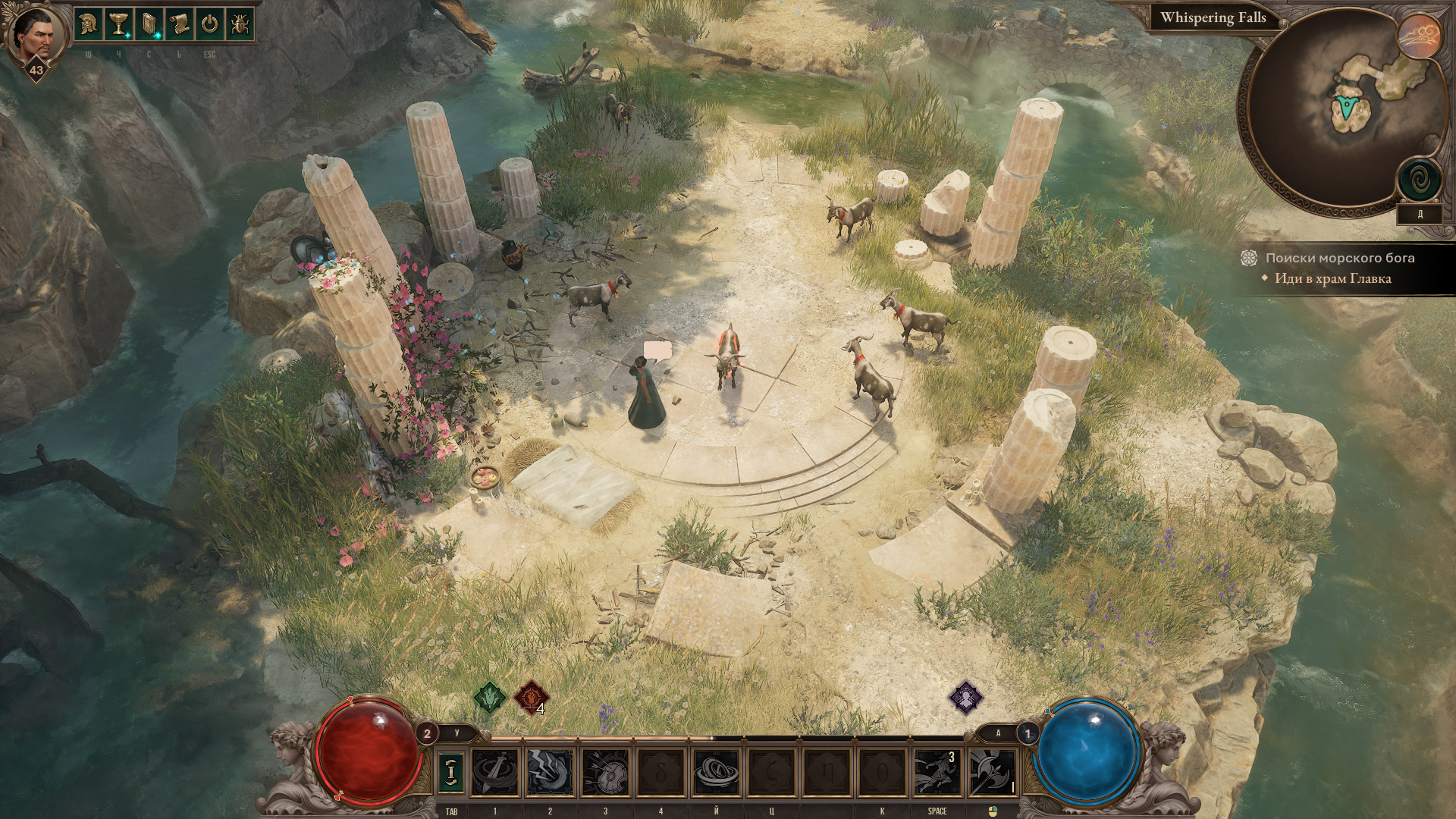Activate the spiral portal button by the minimap
Screen dimensions: 1456x819
[x=1420, y=180]
